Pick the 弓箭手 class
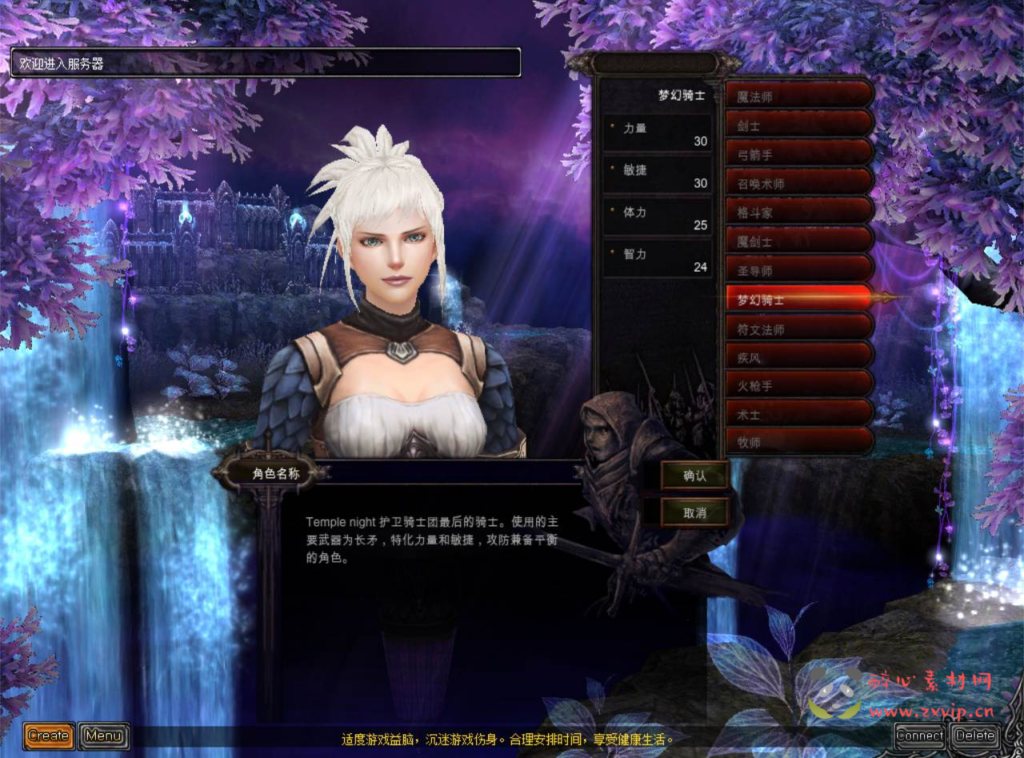Screen dimensions: 1024x758 point(799,154)
